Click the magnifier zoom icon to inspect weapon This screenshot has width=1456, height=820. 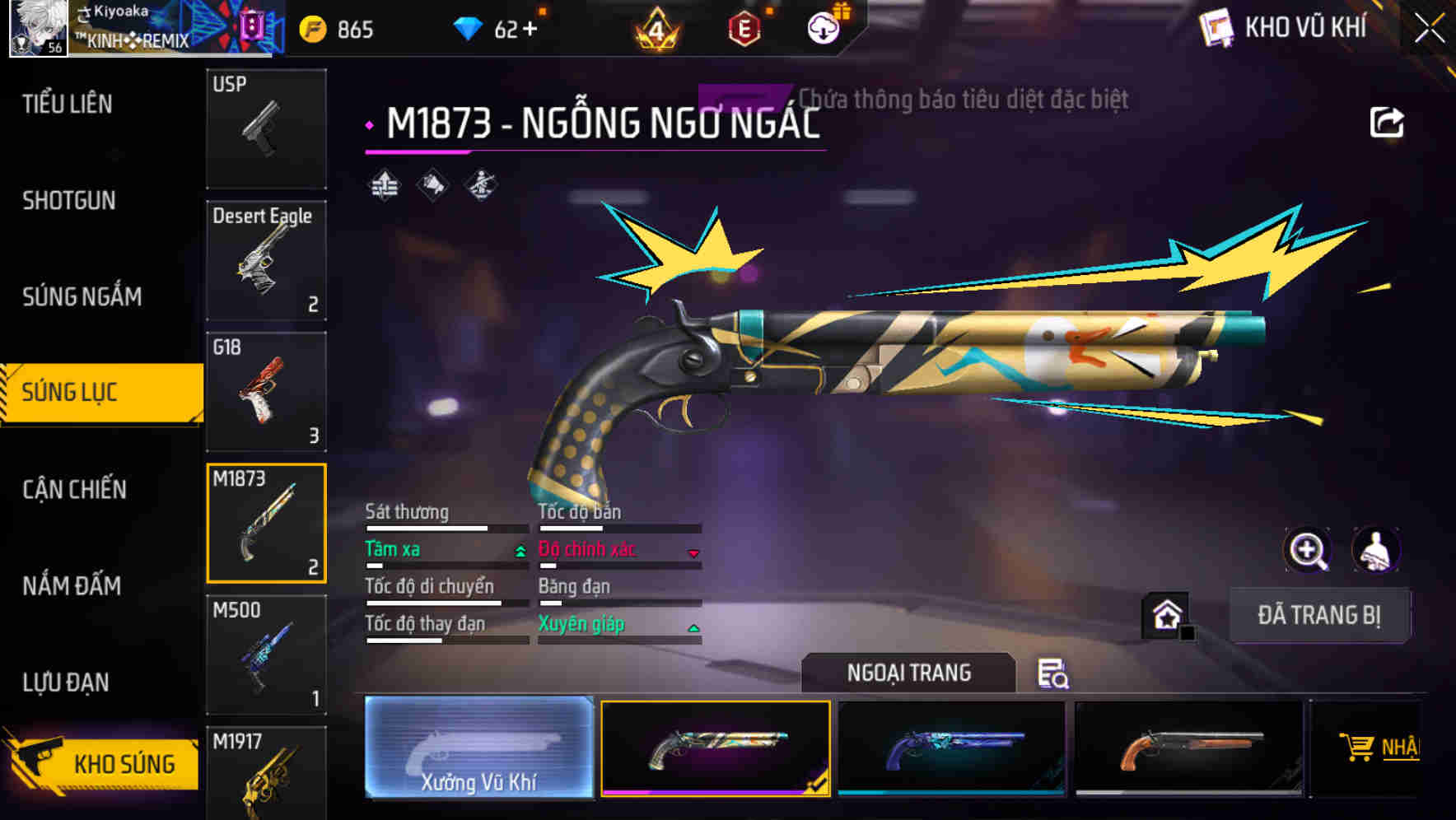(x=1307, y=550)
